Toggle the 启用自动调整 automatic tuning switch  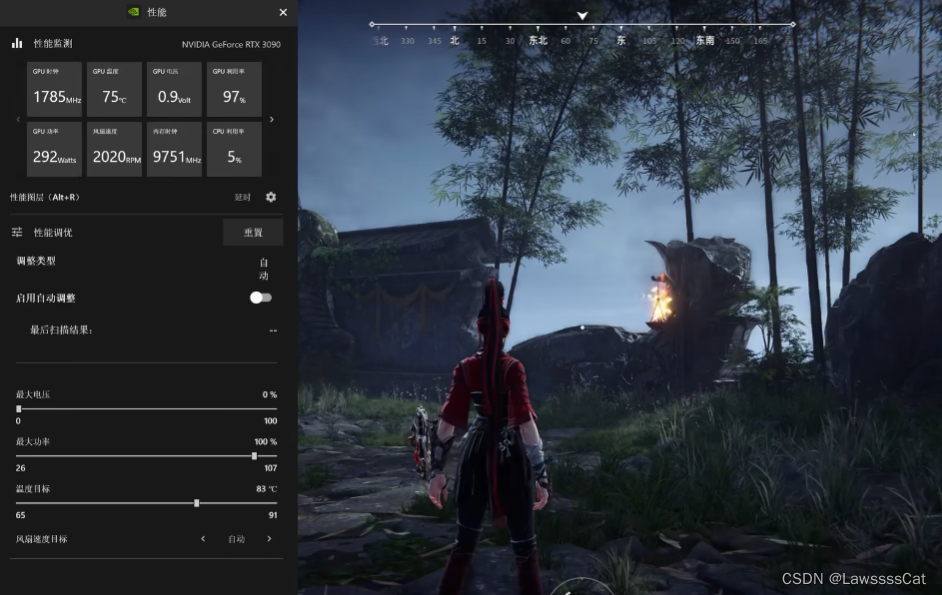tap(260, 298)
